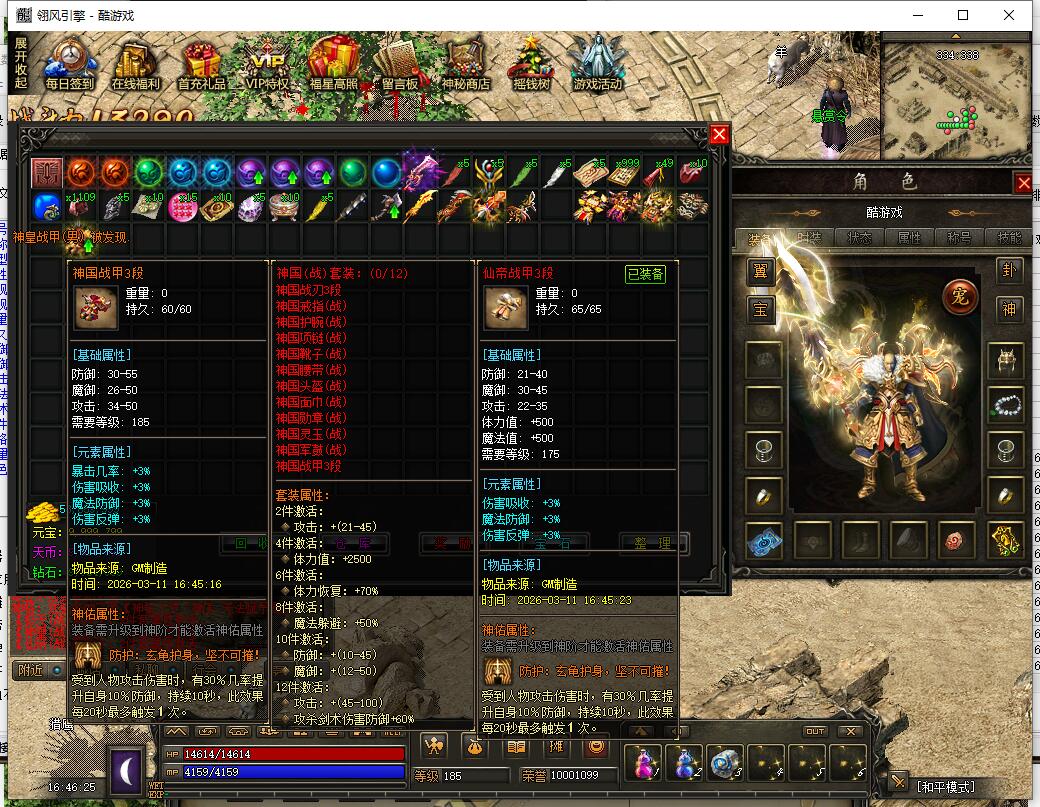Click the round red 宠 pet button
Viewport: 1040px width, 807px height.
pos(959,296)
